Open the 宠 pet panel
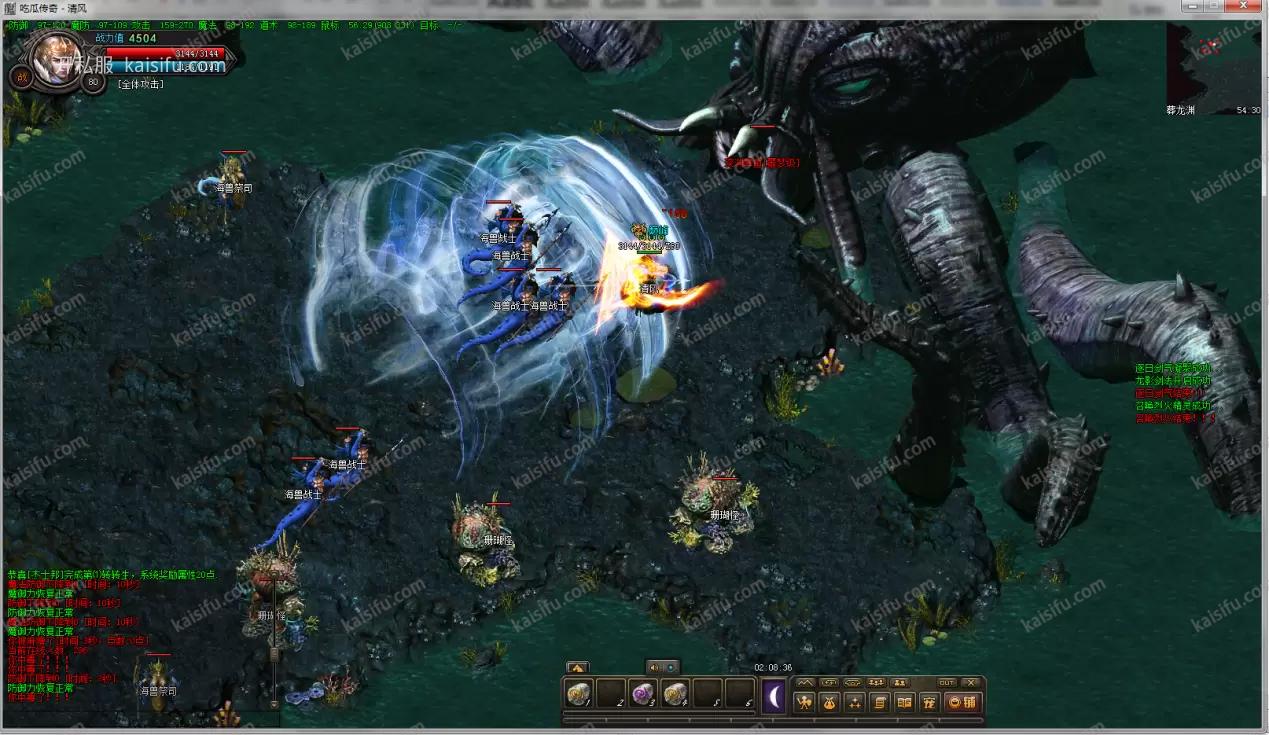This screenshot has width=1269, height=735. point(928,702)
